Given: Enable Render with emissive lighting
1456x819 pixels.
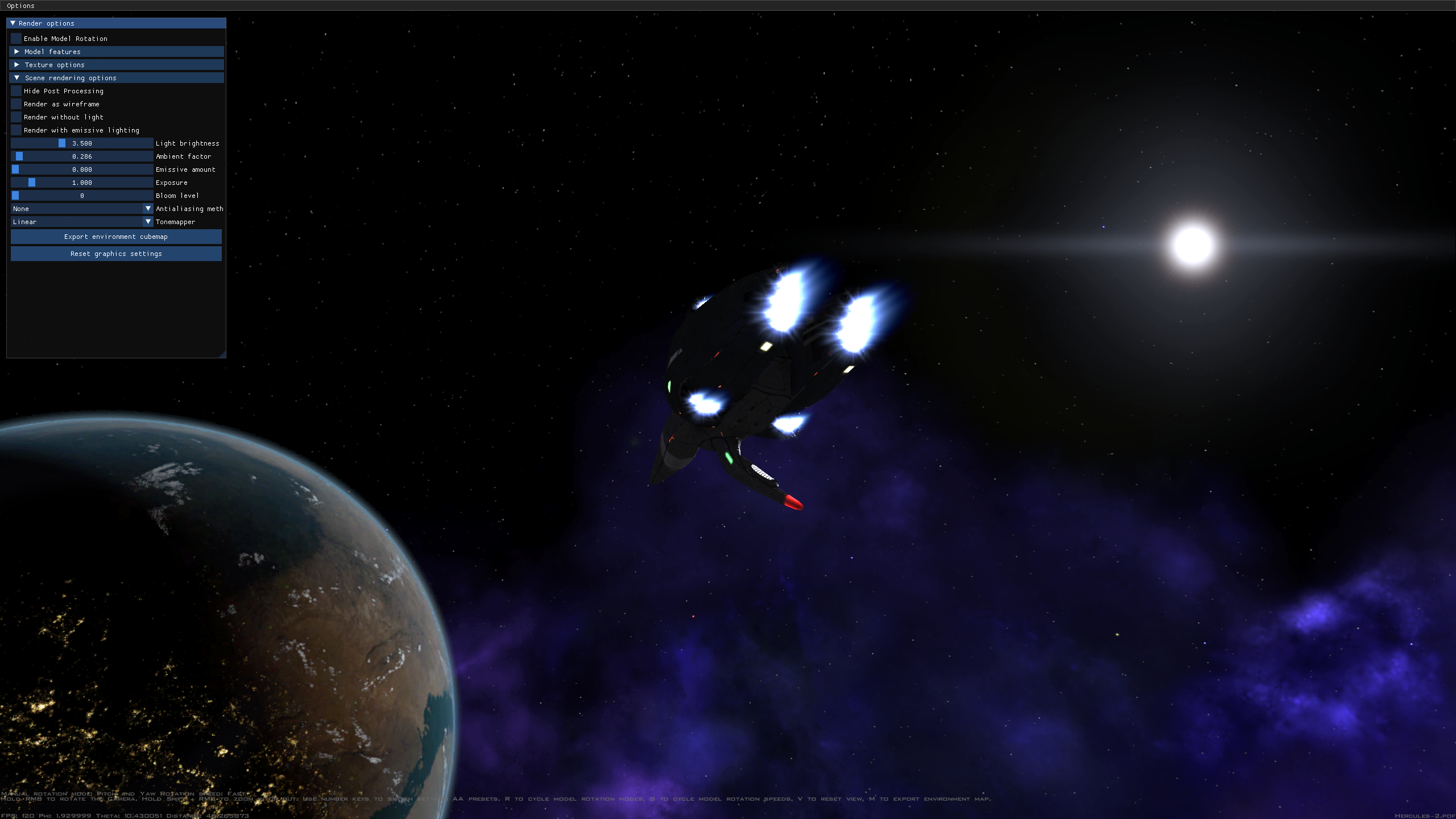Looking at the screenshot, I should [x=16, y=130].
